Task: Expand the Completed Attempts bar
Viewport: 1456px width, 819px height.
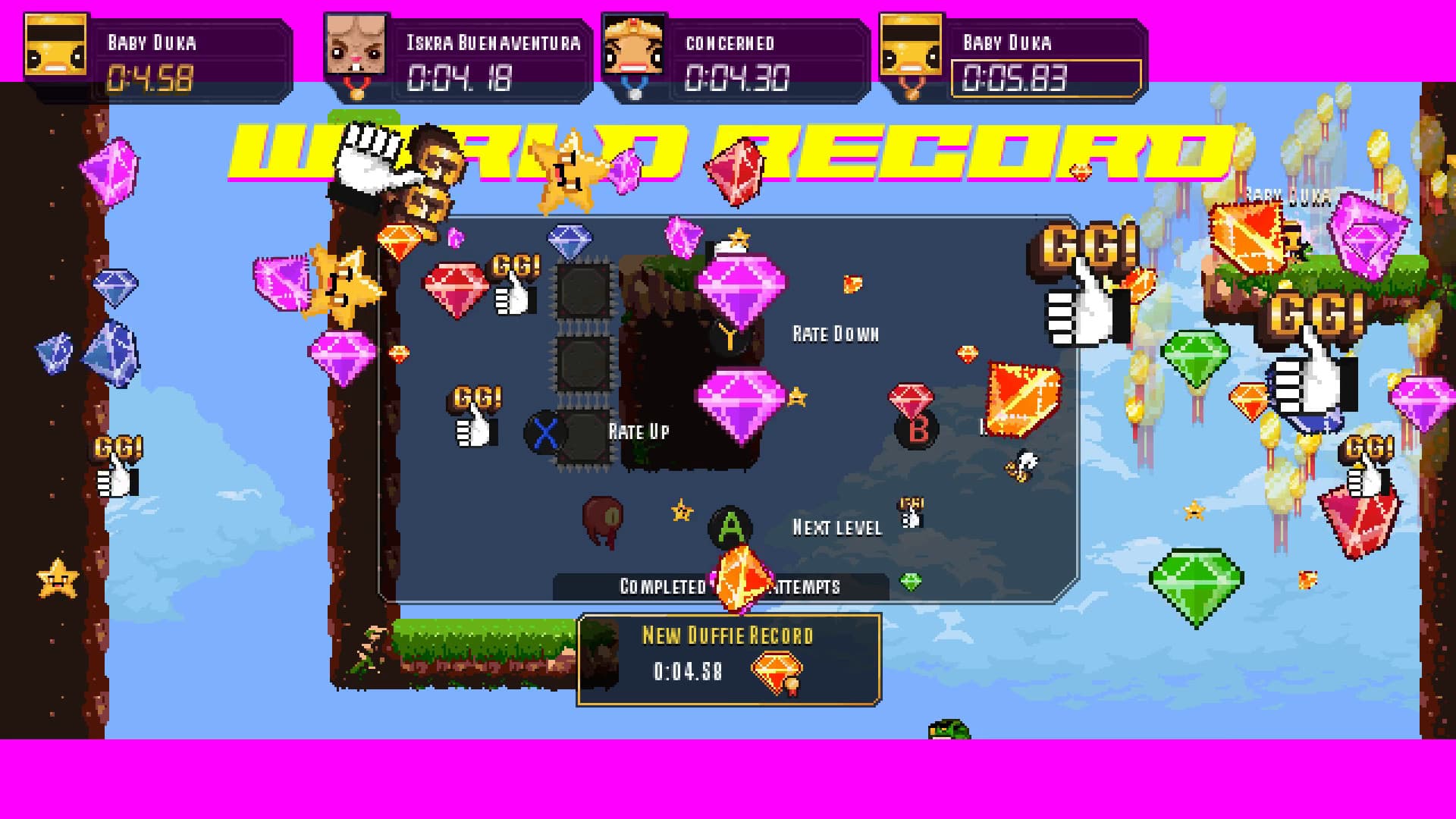Action: (x=720, y=585)
